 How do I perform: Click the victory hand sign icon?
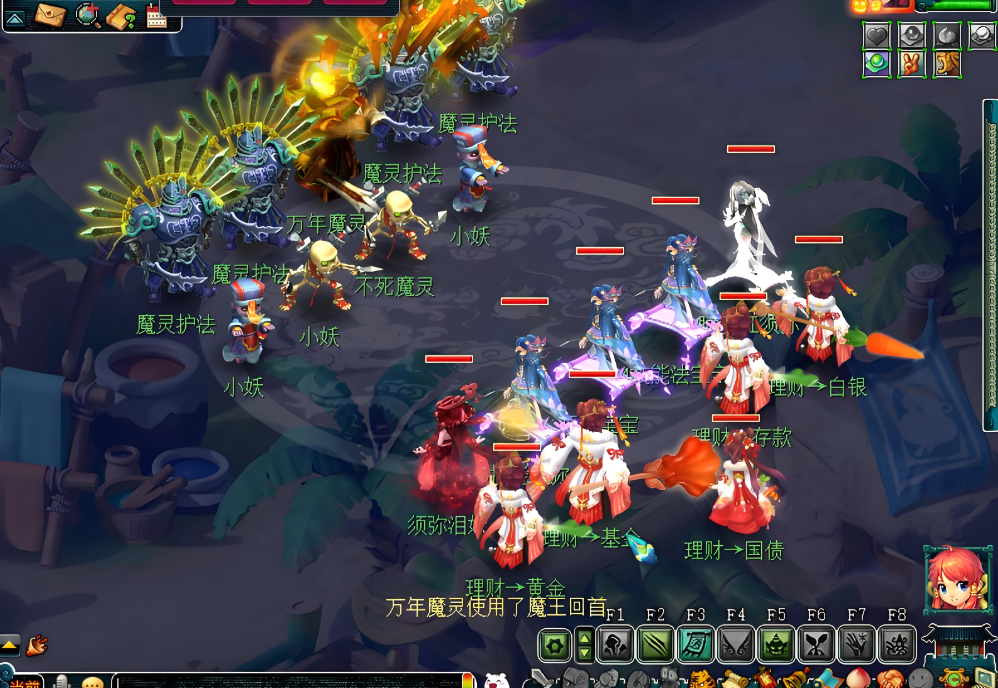coord(912,64)
